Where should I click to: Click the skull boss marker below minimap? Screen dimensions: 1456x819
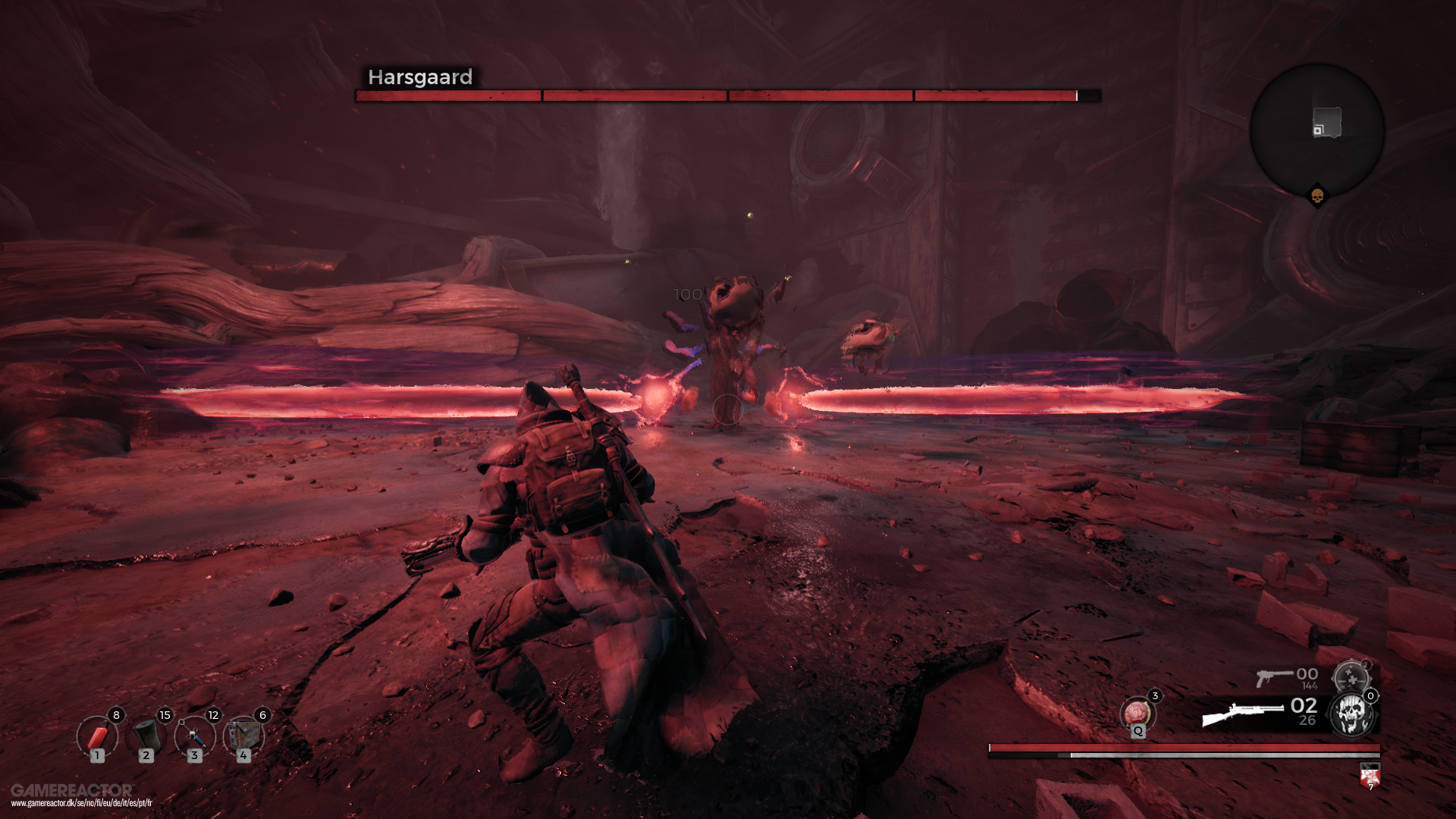coord(1317,197)
